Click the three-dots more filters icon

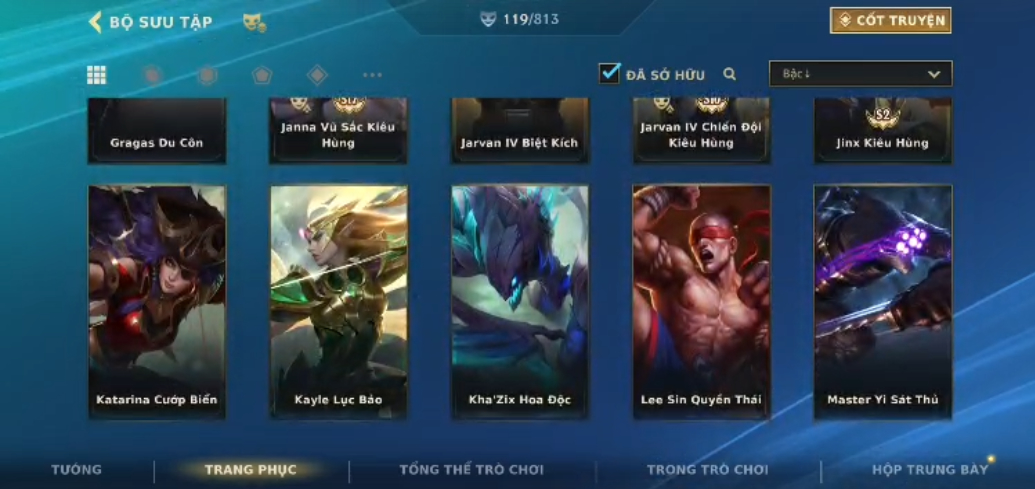tap(372, 75)
